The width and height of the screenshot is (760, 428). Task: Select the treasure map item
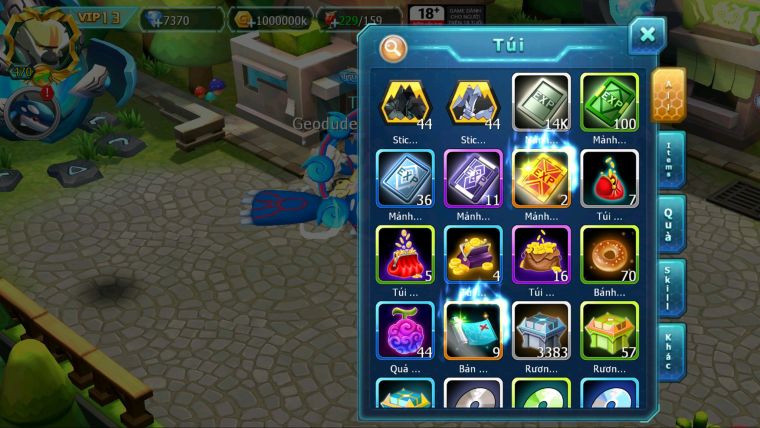pos(473,330)
